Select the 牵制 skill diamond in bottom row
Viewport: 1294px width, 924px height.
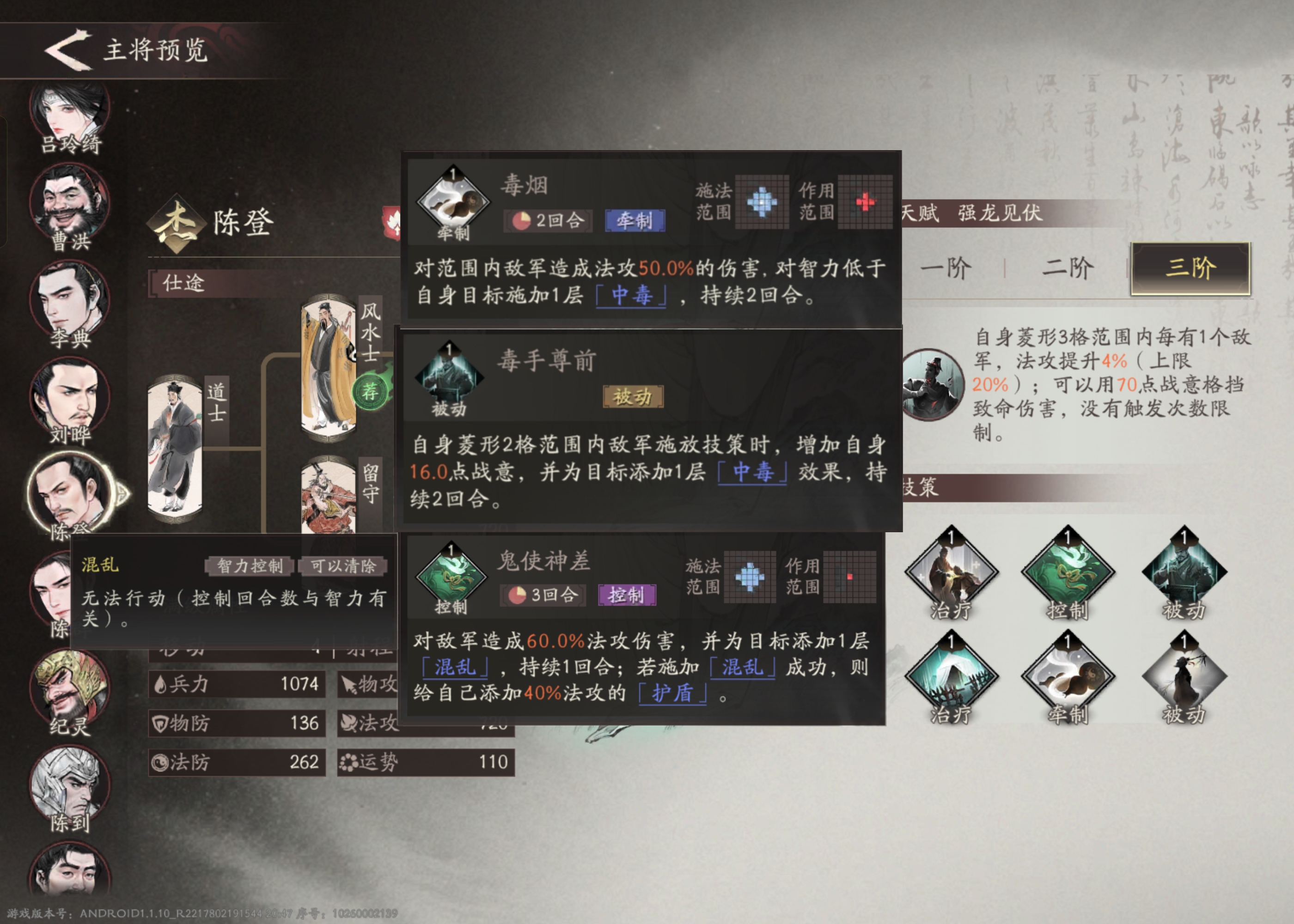(x=1068, y=678)
